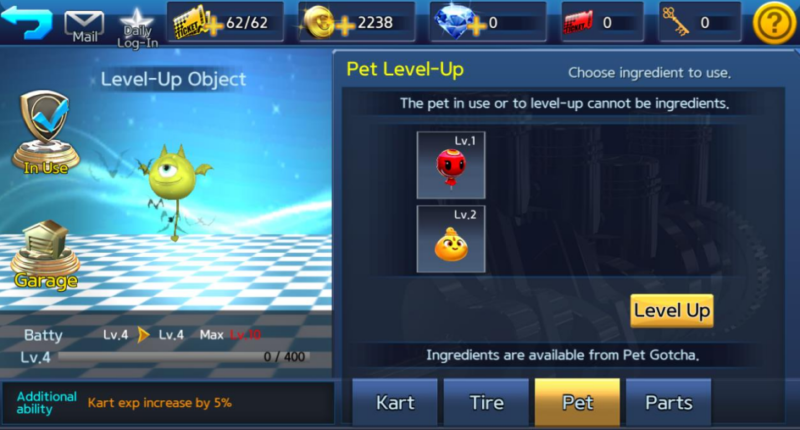Open the Daily Log-In rewards
The height and width of the screenshot is (430, 800).
[138, 24]
